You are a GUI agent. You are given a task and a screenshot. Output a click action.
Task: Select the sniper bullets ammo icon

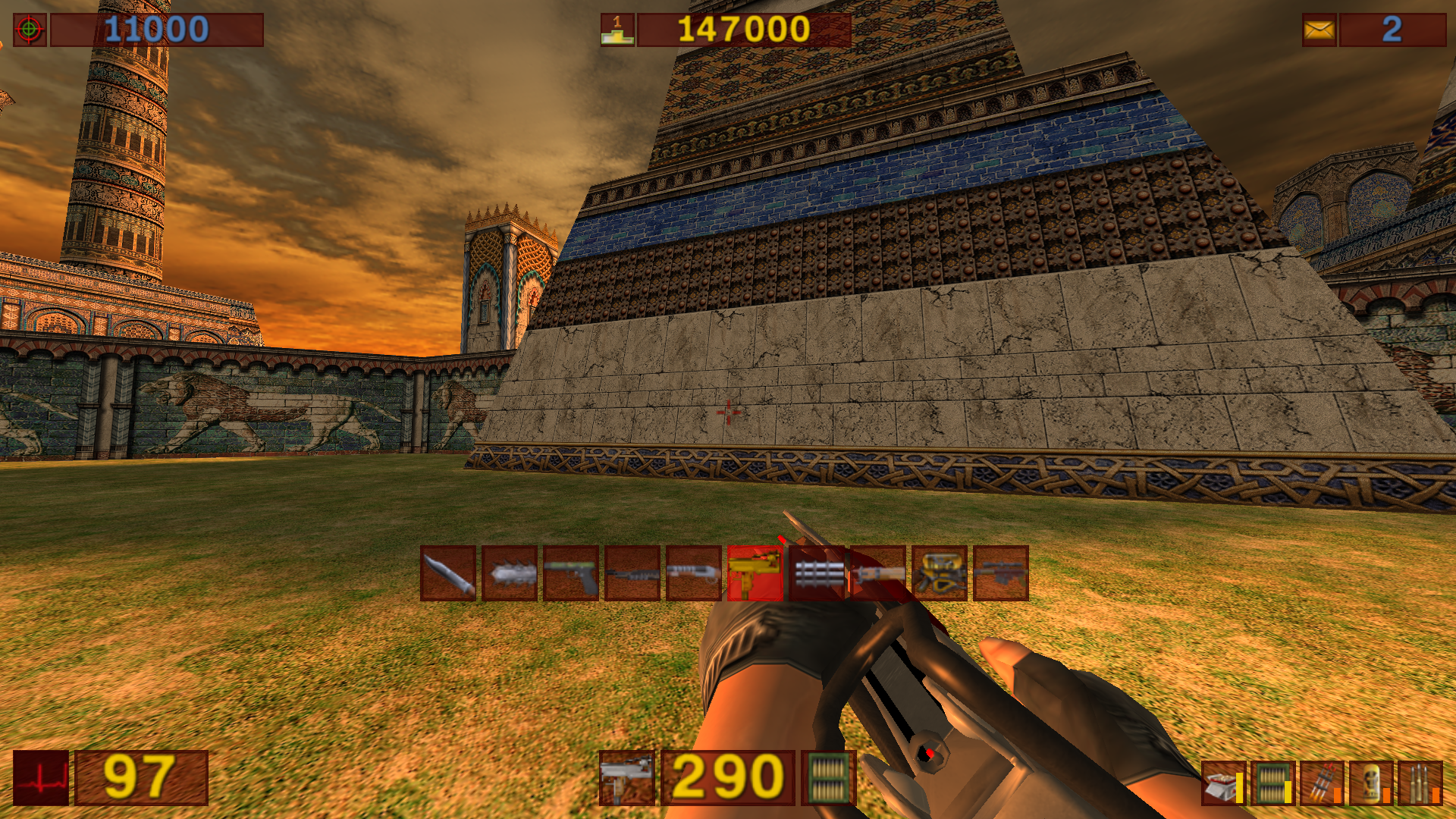(1420, 783)
